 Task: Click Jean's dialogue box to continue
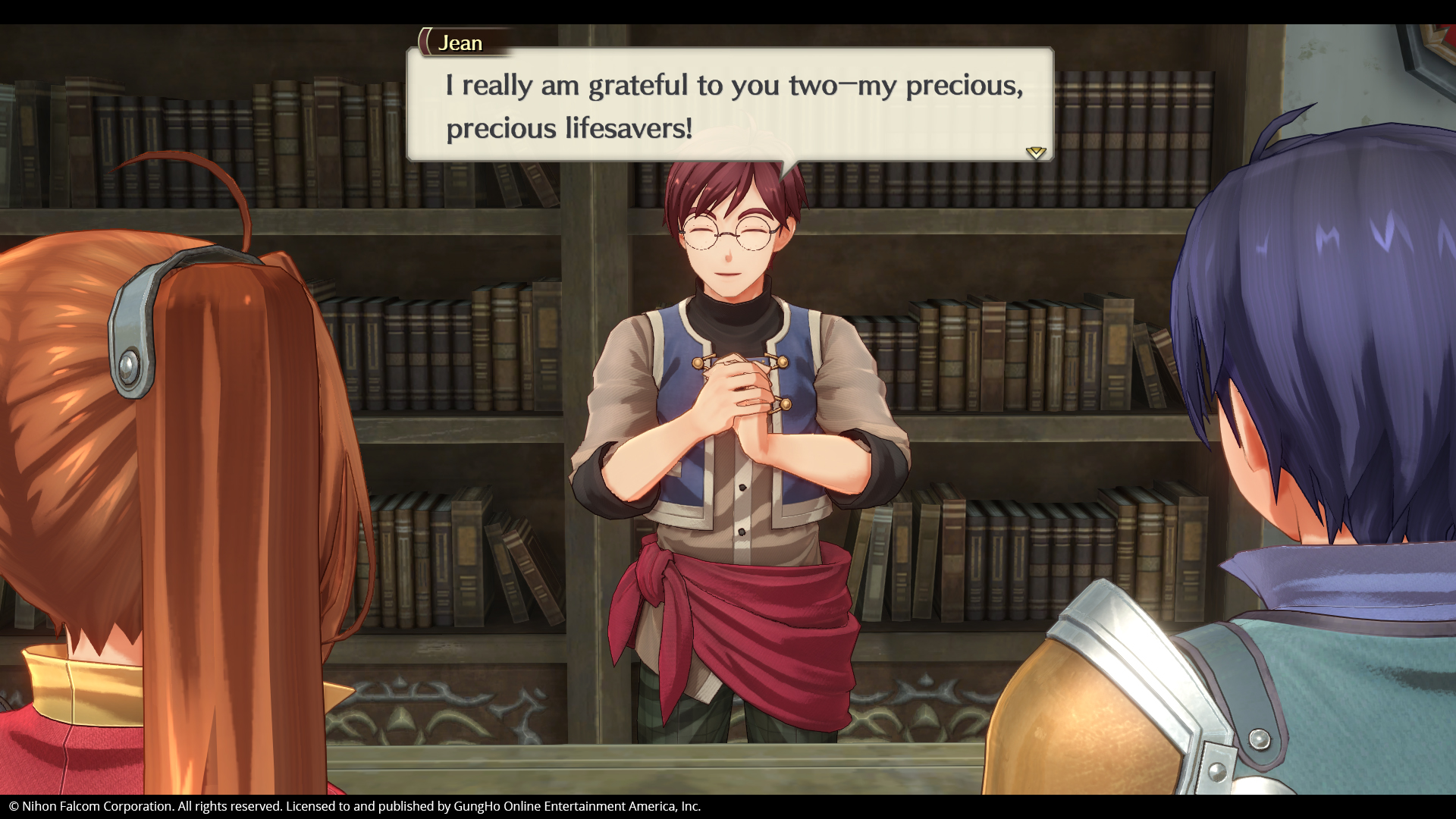click(x=730, y=105)
